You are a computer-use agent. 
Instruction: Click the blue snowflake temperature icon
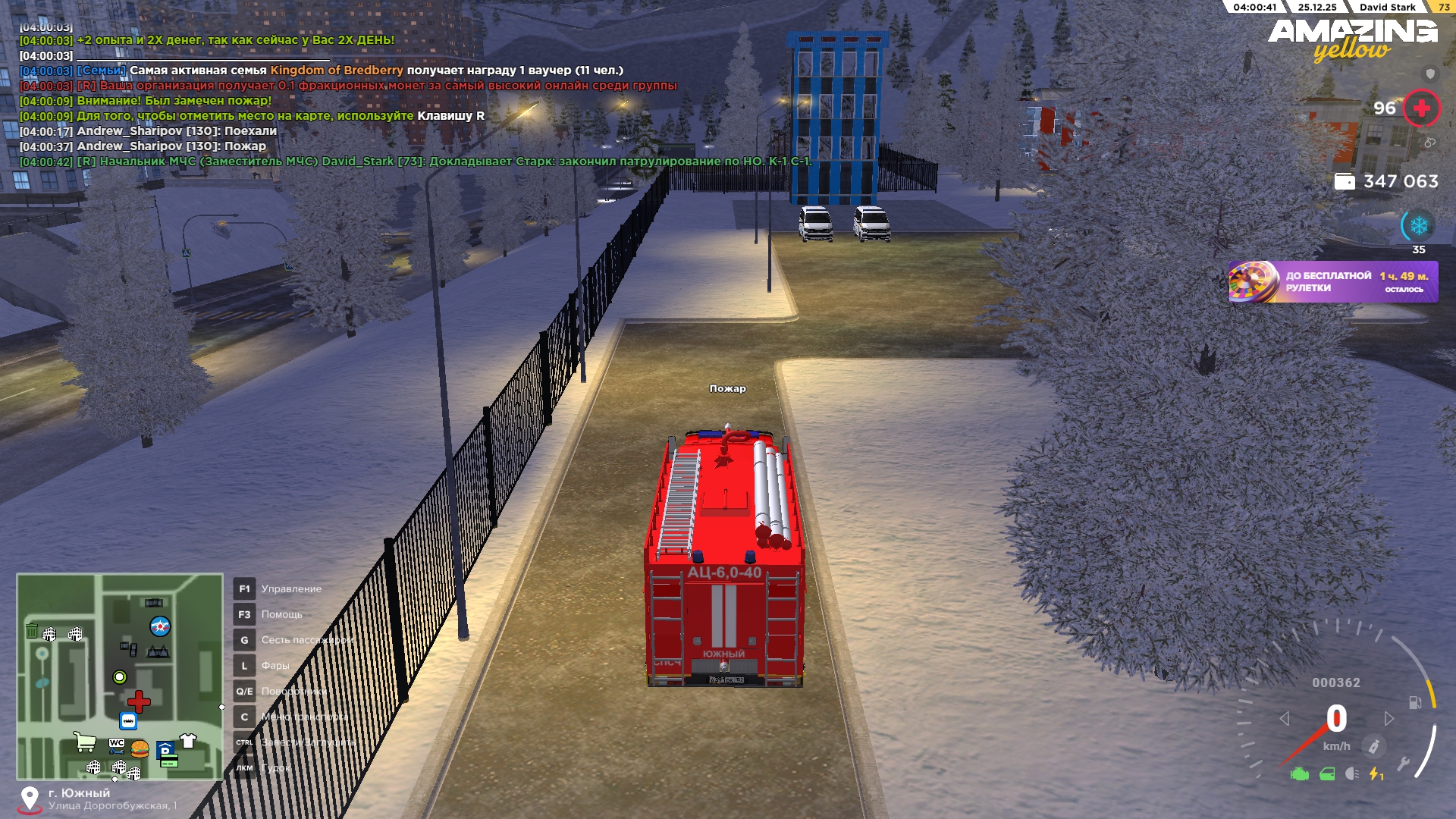pos(1418,225)
